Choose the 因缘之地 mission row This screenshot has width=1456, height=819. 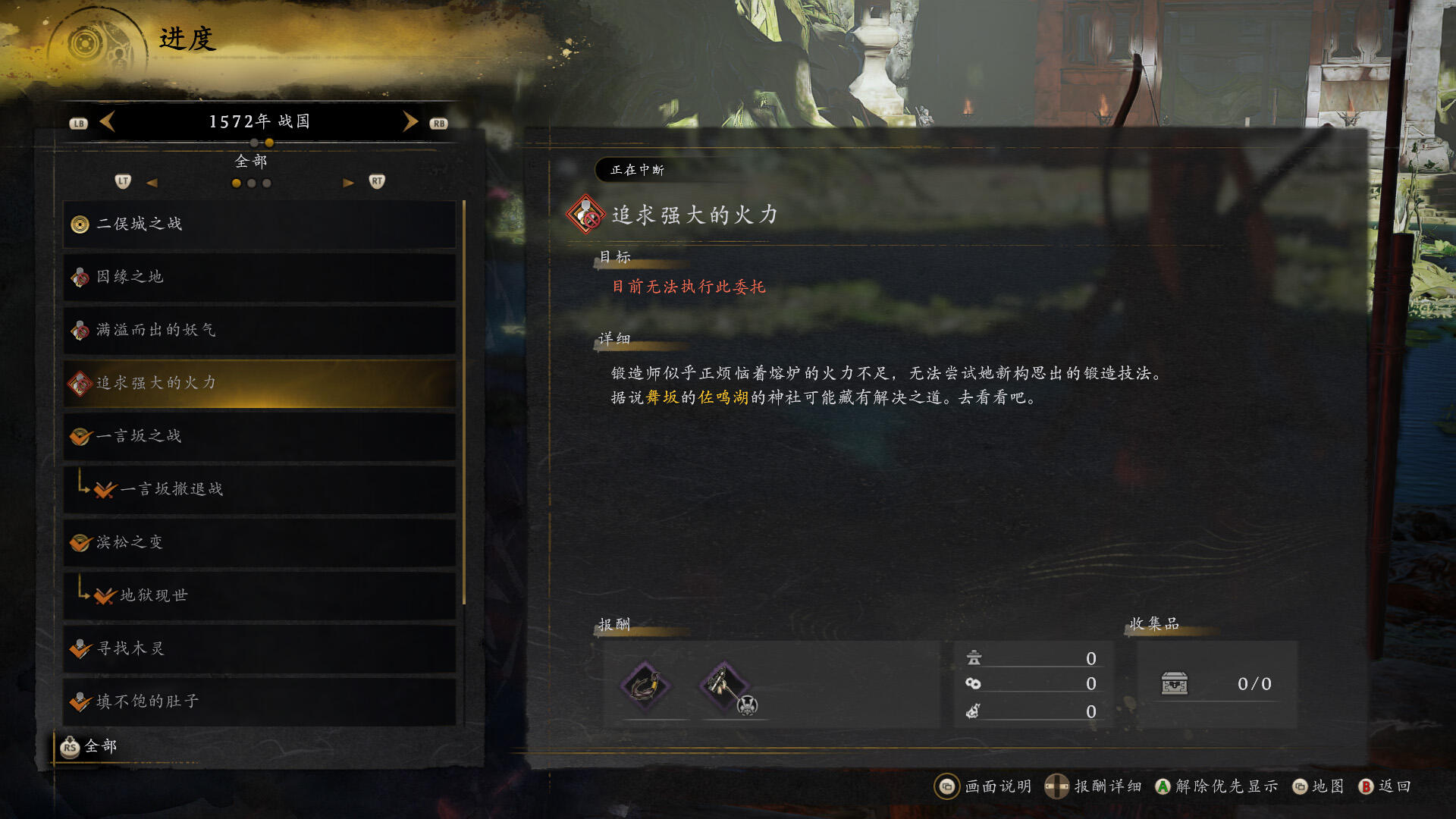coord(259,278)
